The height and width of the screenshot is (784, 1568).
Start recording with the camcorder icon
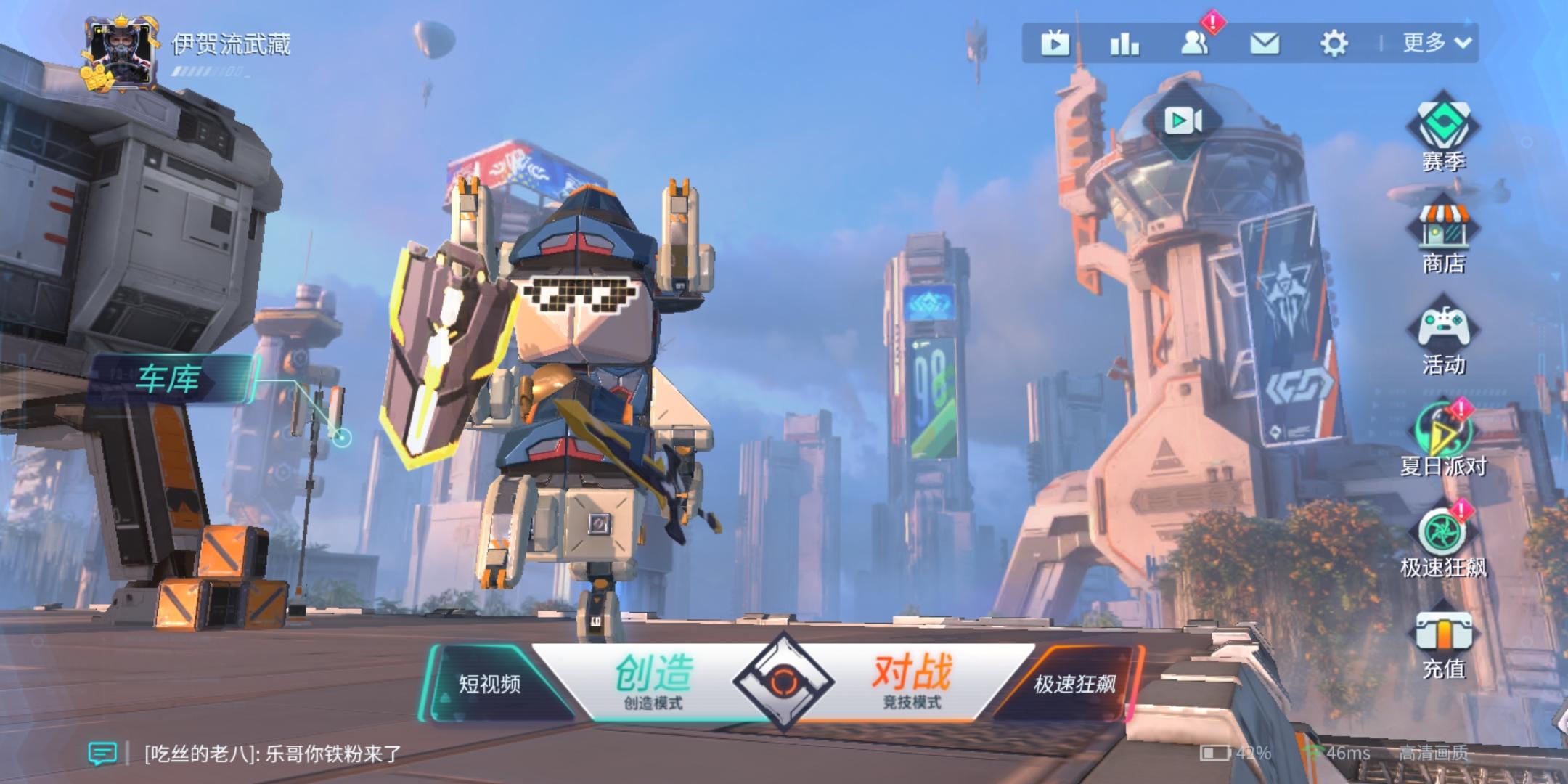[x=1183, y=119]
